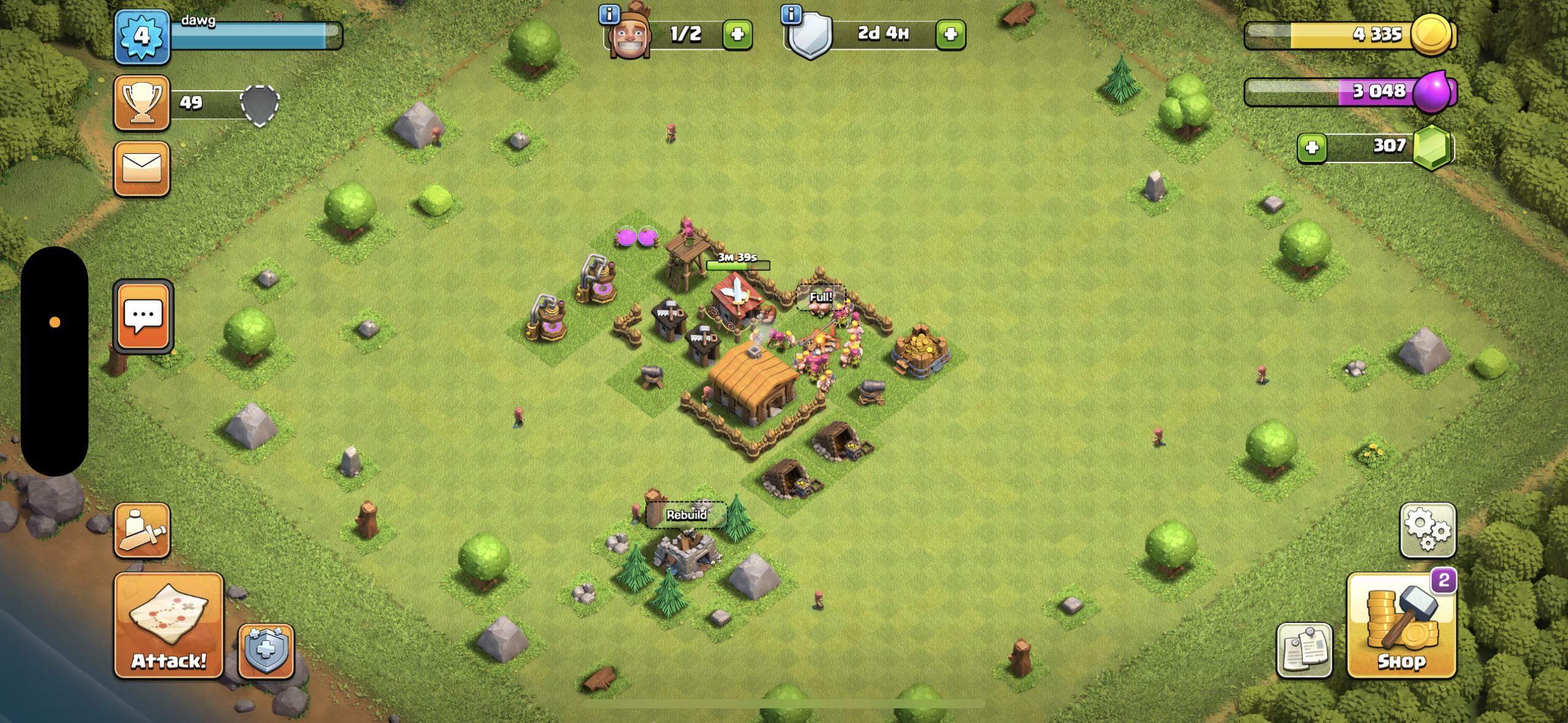Image resolution: width=1568 pixels, height=723 pixels.
Task: Open the blue shield-plus button
Action: (x=266, y=651)
